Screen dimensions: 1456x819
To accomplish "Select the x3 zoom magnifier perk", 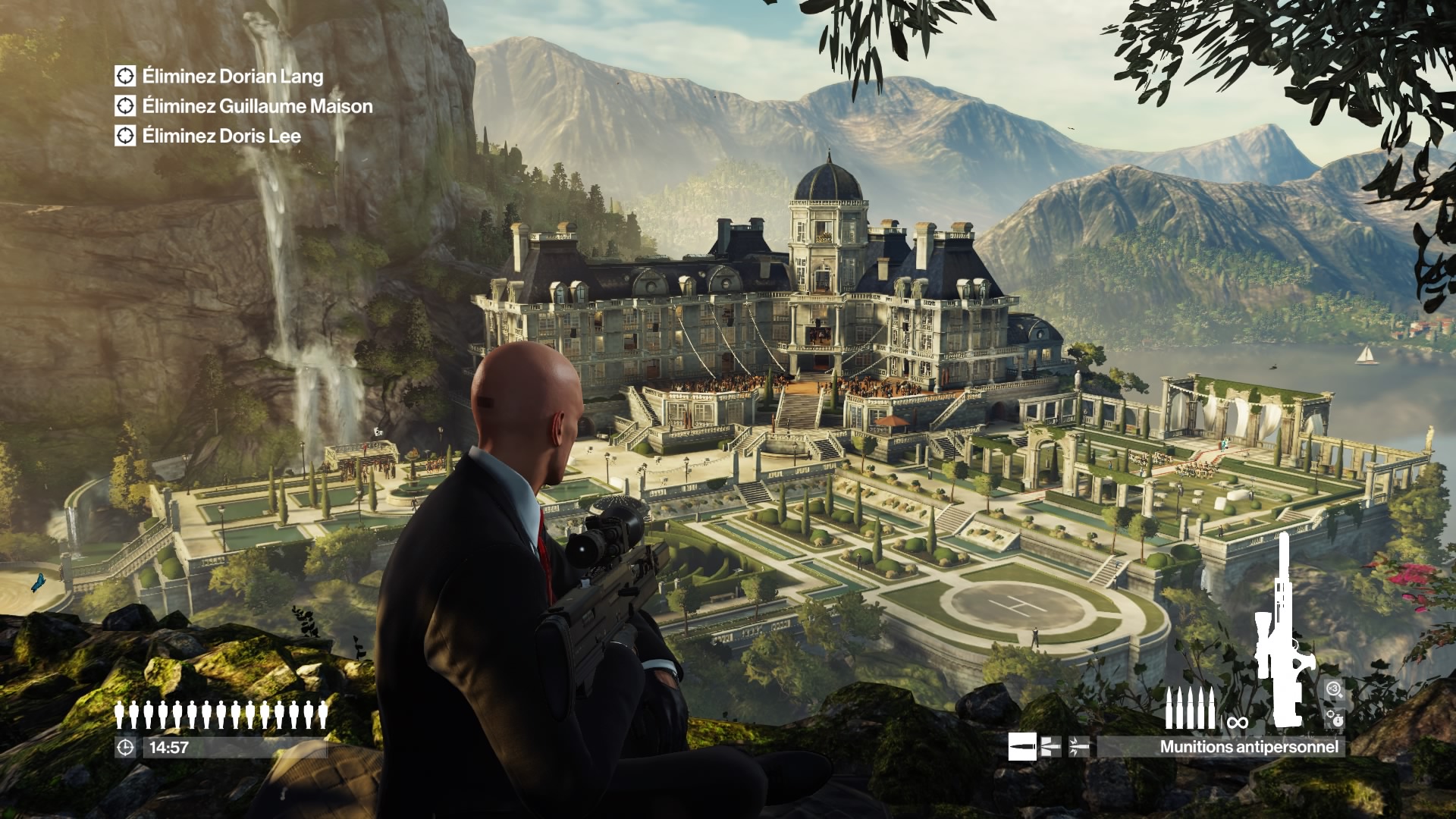I will point(1335,689).
